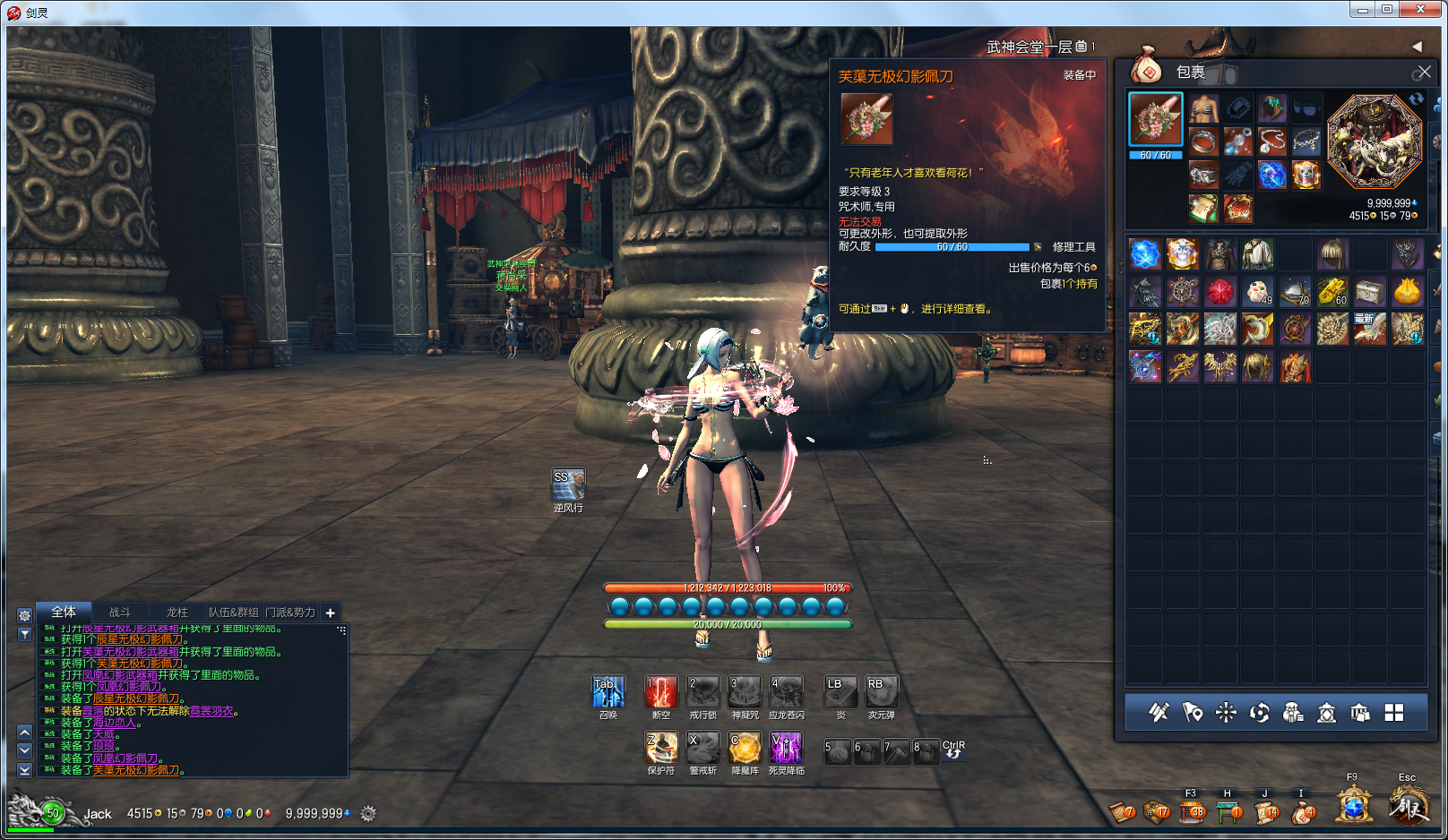The image size is (1448, 840).
Task: Open the 修理工具 repair tool button
Action: (1073, 247)
